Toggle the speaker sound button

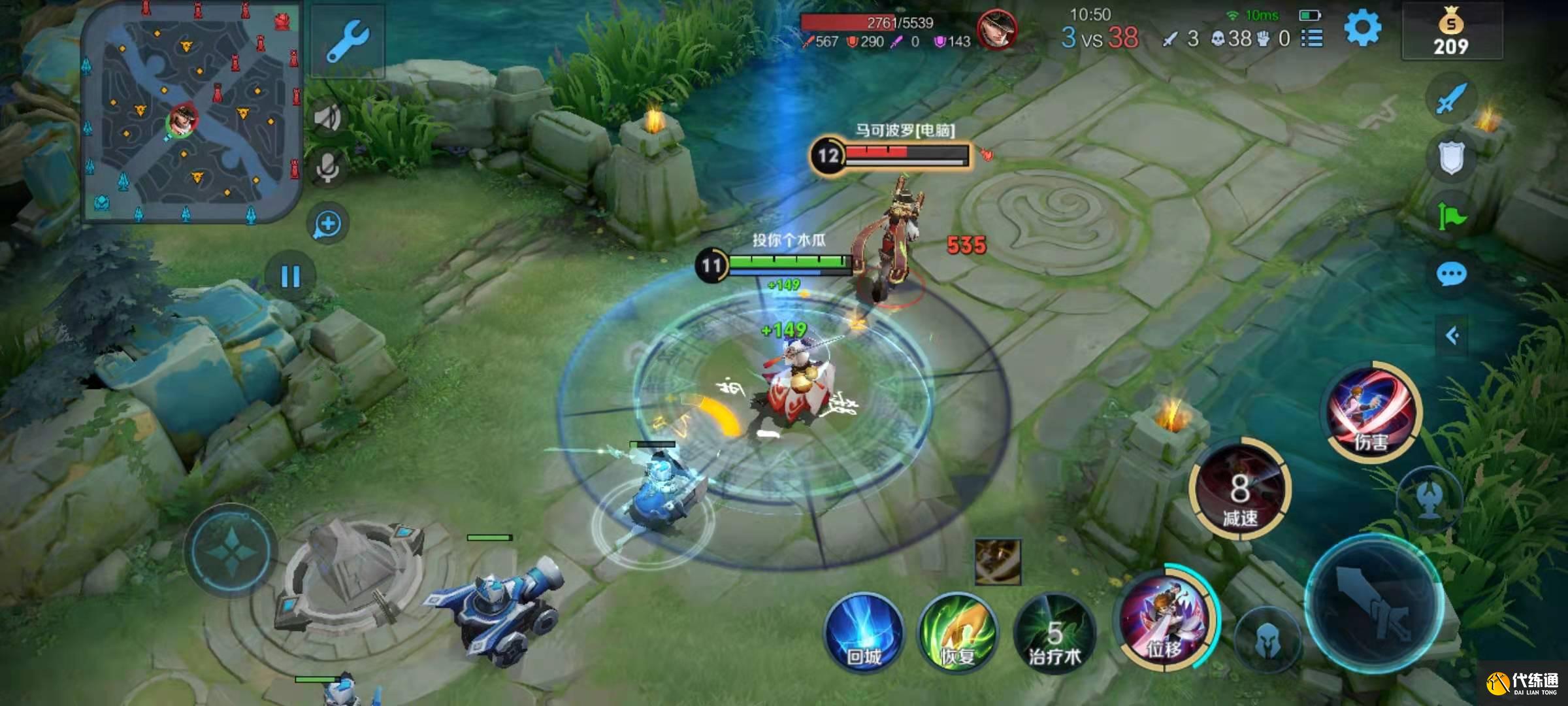327,118
